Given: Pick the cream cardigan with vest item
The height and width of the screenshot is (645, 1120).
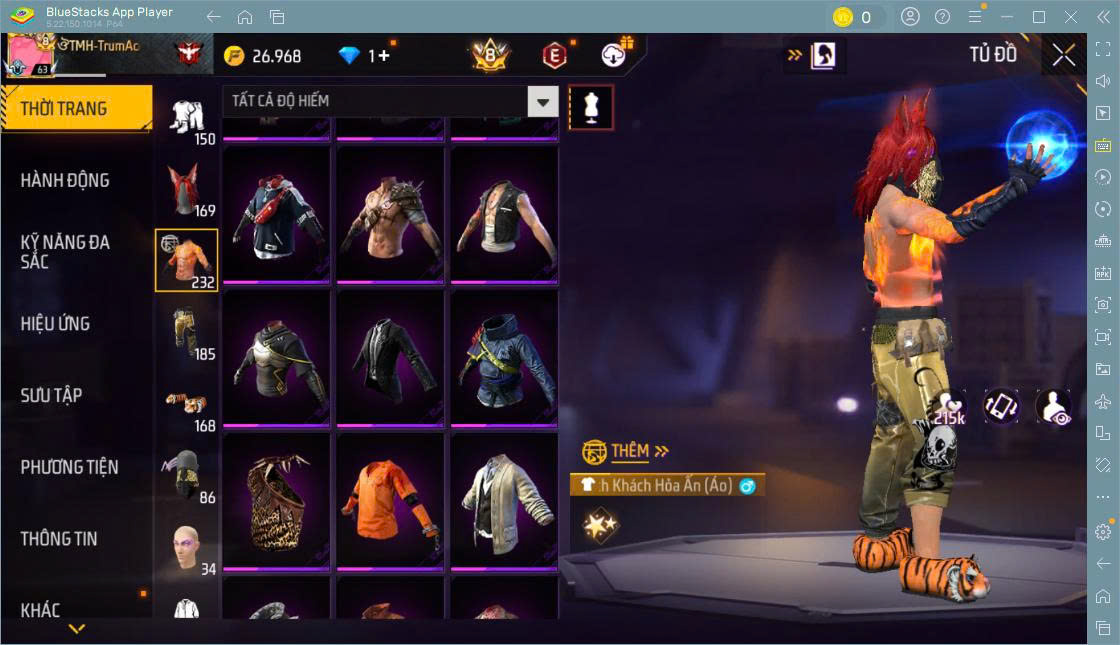Looking at the screenshot, I should pyautogui.click(x=504, y=500).
